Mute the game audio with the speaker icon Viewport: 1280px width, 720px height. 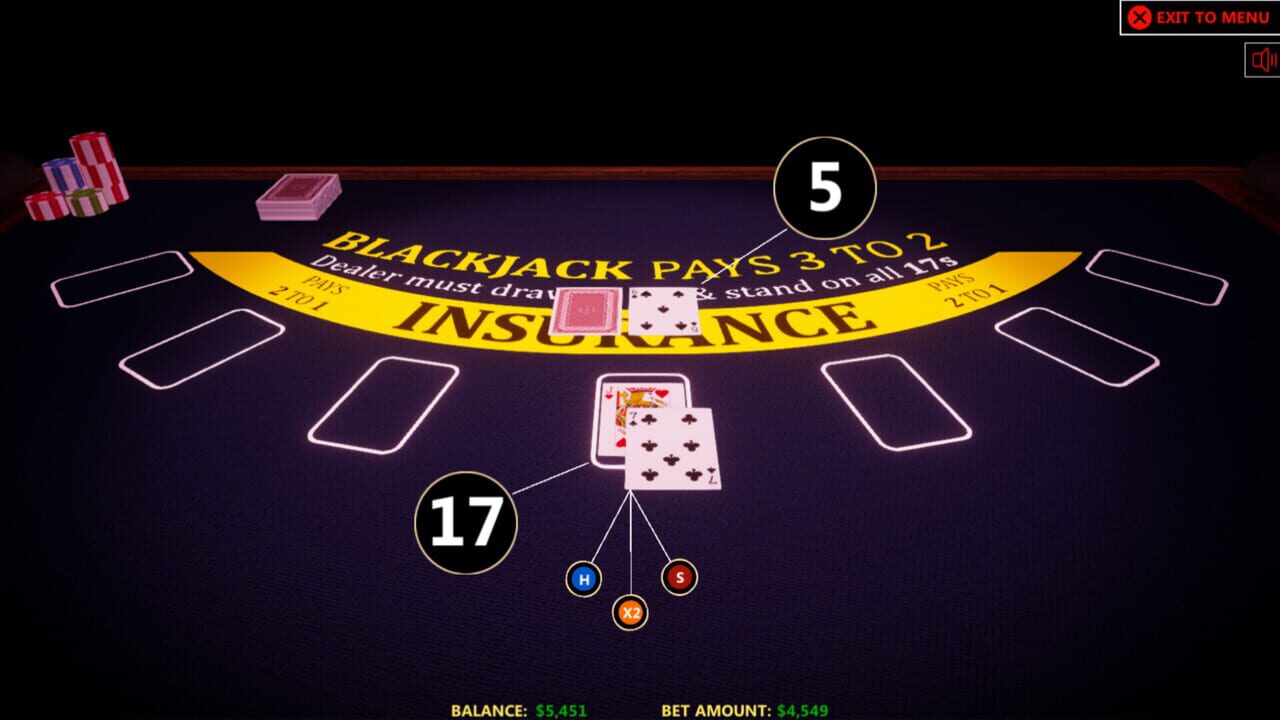point(1261,60)
